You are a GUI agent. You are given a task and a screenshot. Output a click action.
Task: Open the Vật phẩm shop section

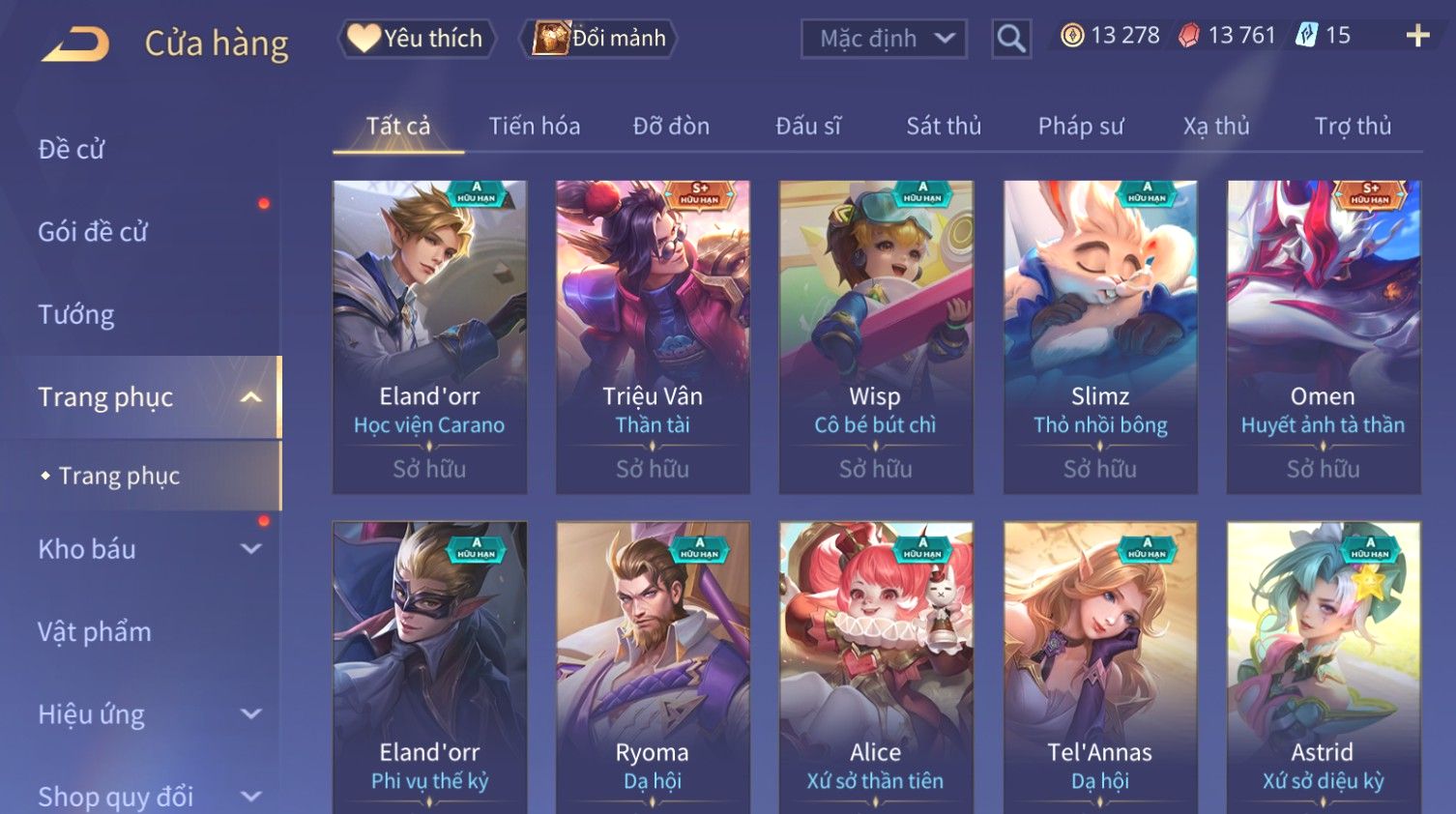pyautogui.click(x=95, y=632)
